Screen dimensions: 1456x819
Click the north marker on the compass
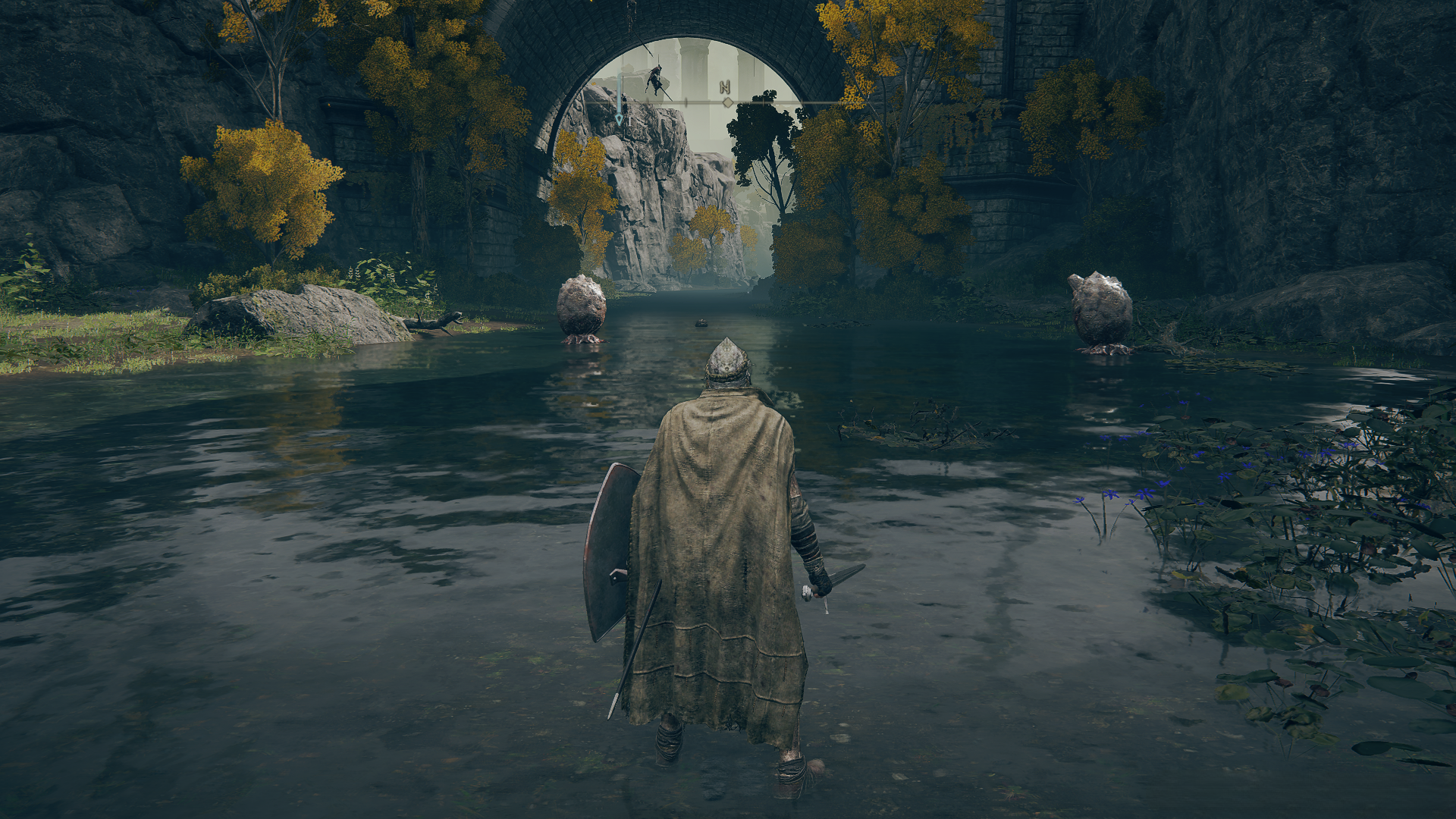[725, 88]
